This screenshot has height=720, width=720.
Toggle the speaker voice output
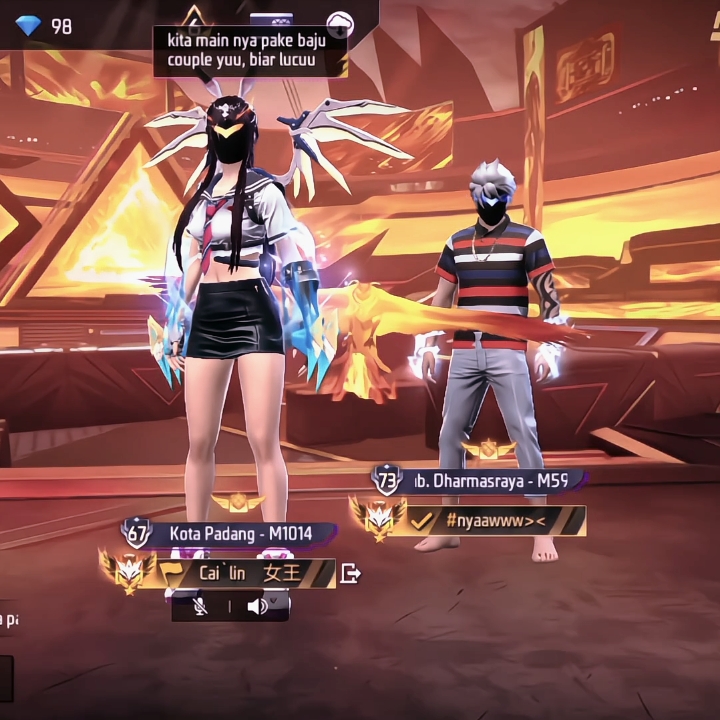coord(258,606)
